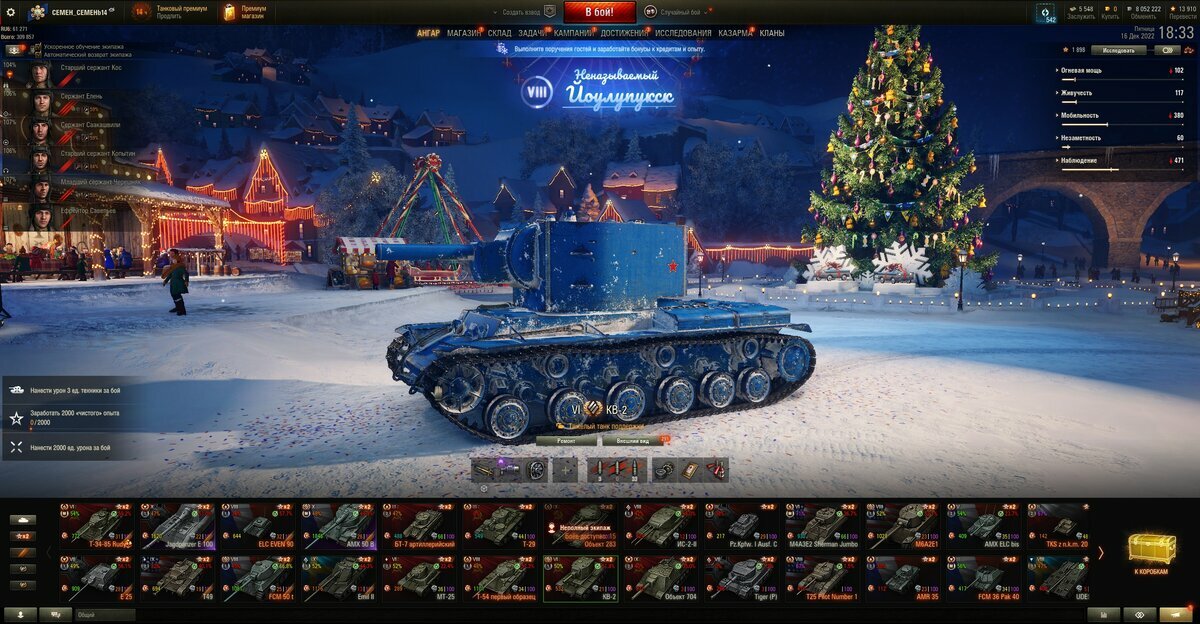This screenshot has height=624, width=1200.
Task: Pick the Jagdpanzer E 100 from carousel
Action: click(176, 525)
